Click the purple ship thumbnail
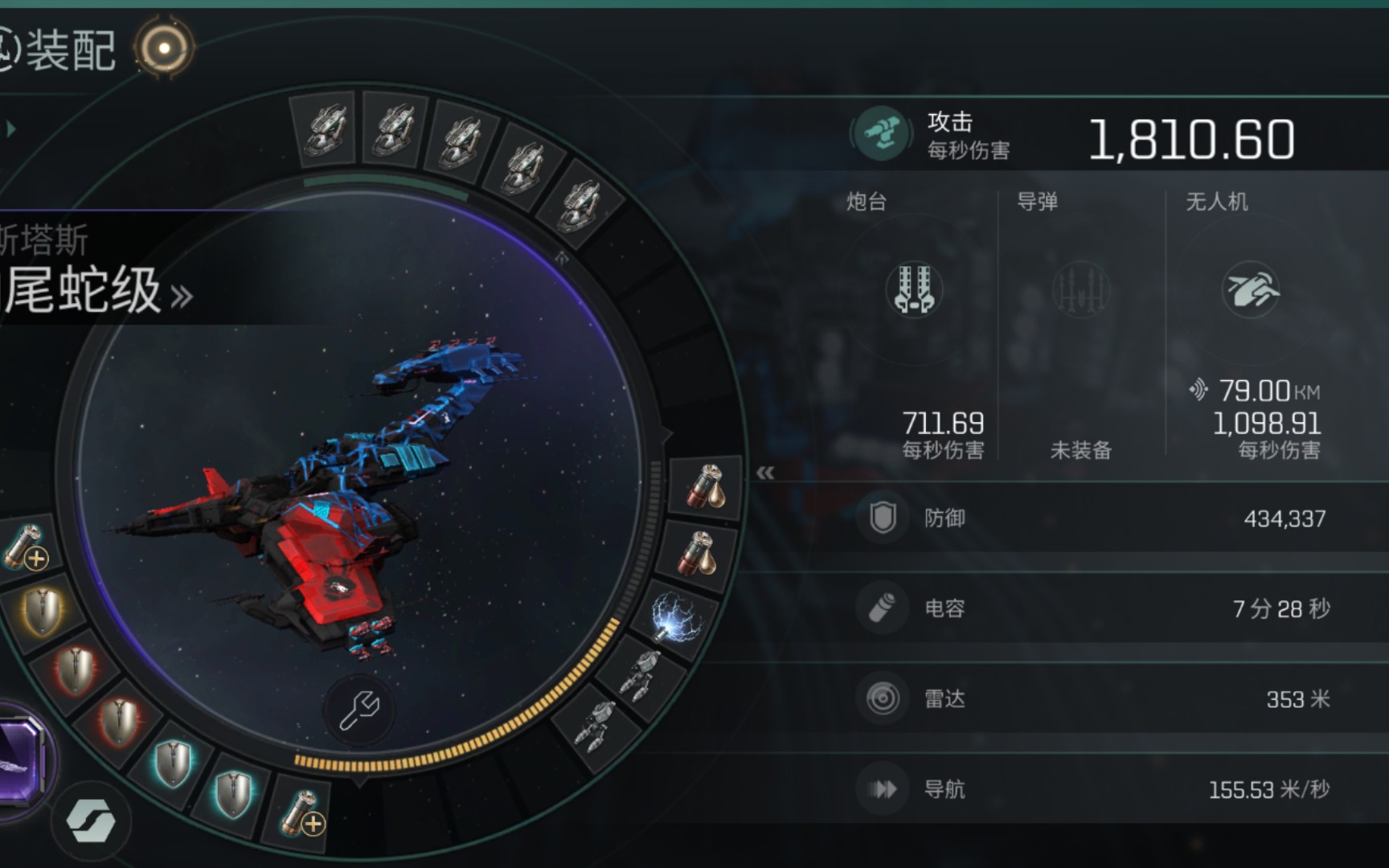Screen dimensions: 1389x868 (x=19, y=762)
